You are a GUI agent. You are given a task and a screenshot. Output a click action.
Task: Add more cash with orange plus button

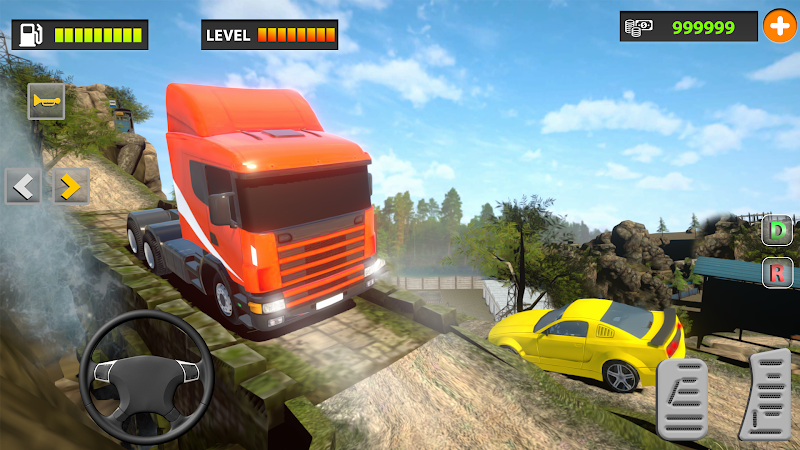[778, 26]
